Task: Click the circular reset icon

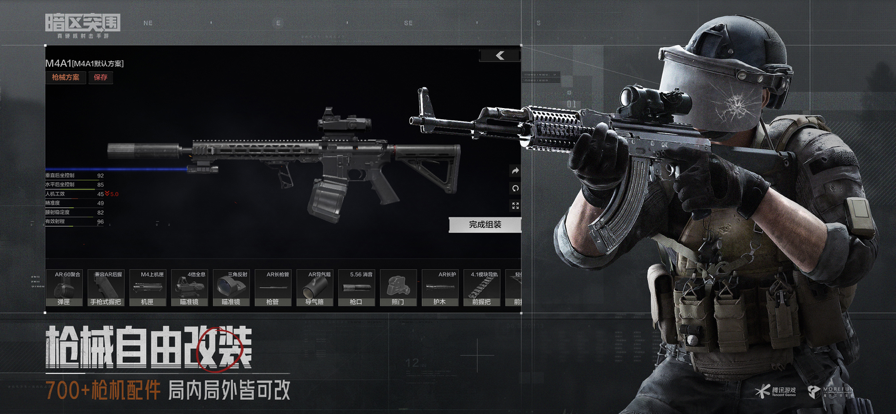Action: click(x=516, y=188)
